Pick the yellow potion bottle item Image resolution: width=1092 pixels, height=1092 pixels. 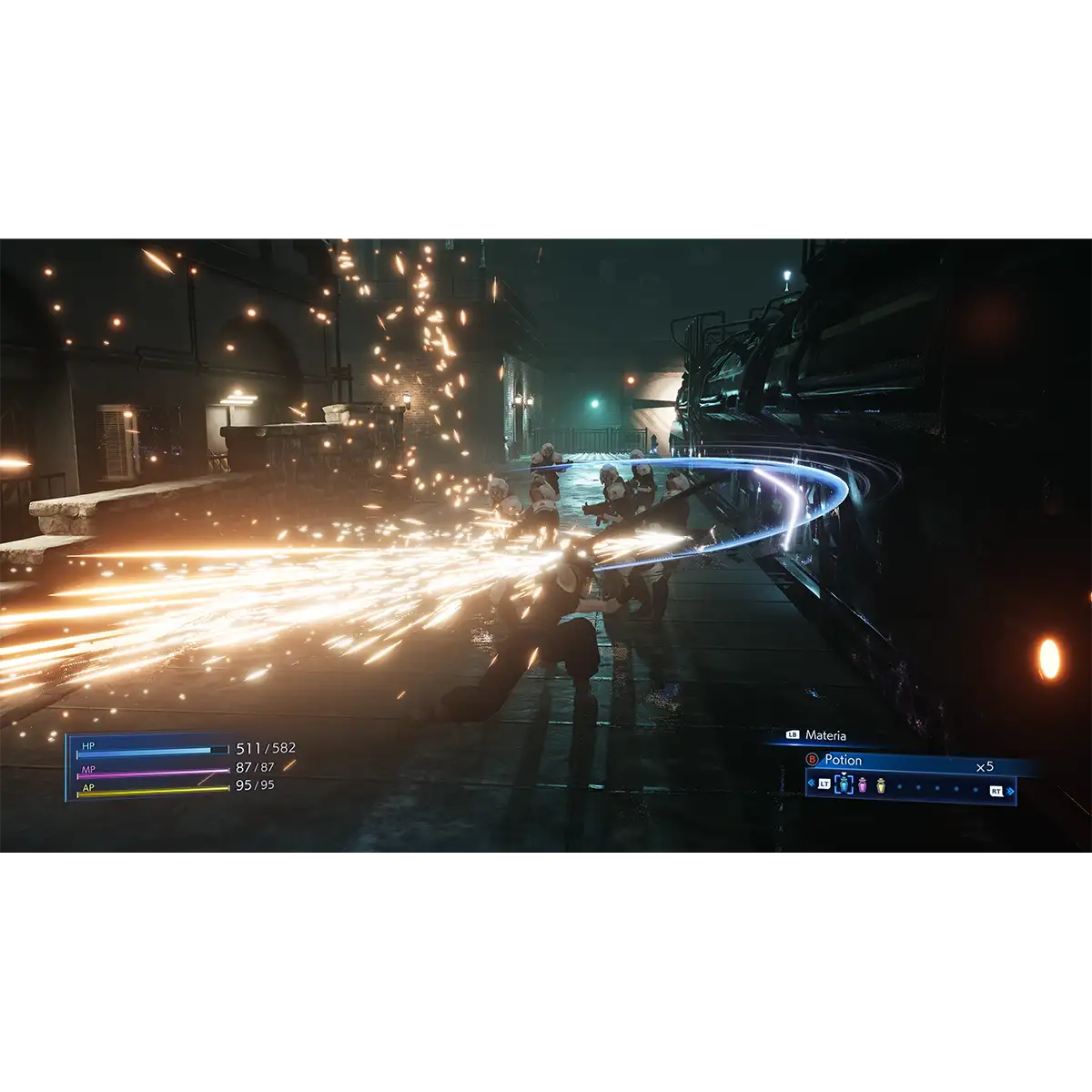pyautogui.click(x=881, y=784)
